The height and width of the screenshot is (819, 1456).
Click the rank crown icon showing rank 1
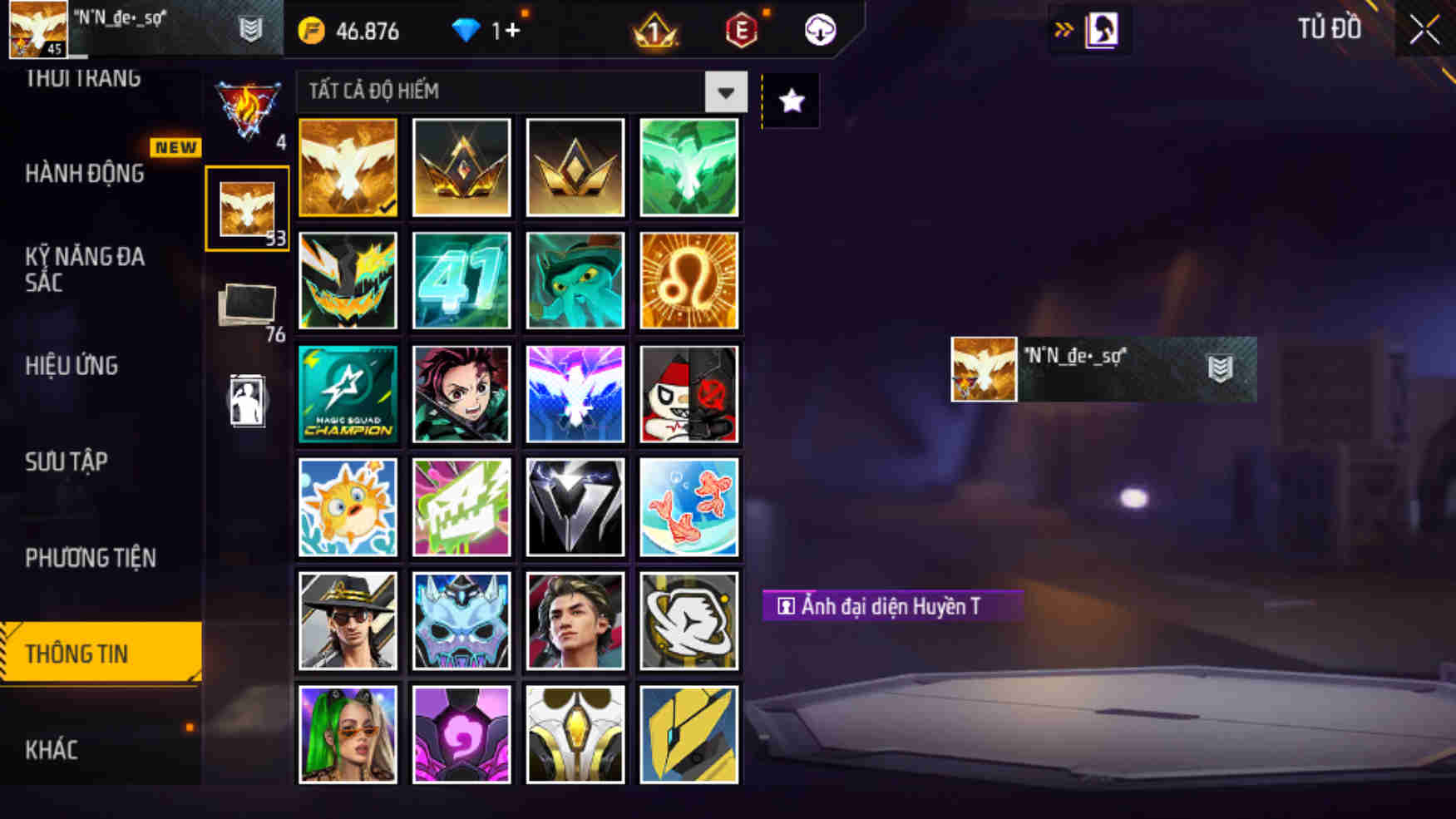[x=654, y=31]
